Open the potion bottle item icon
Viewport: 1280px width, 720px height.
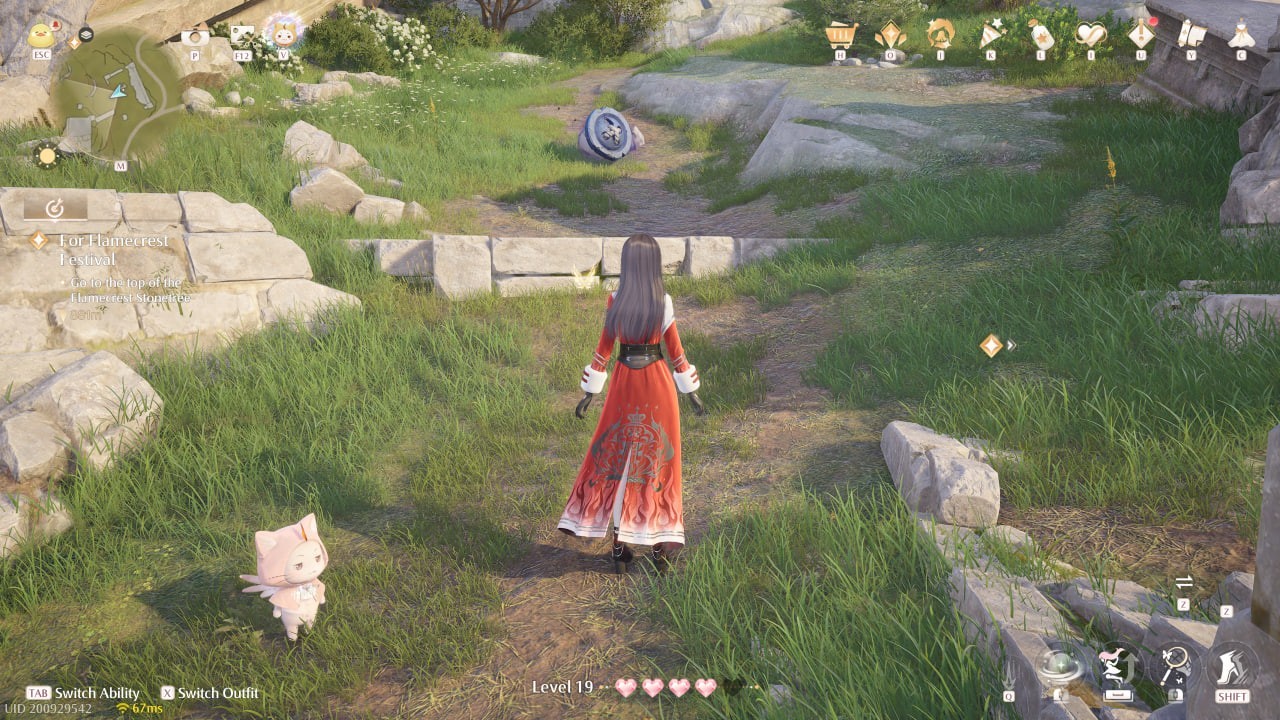(1041, 35)
